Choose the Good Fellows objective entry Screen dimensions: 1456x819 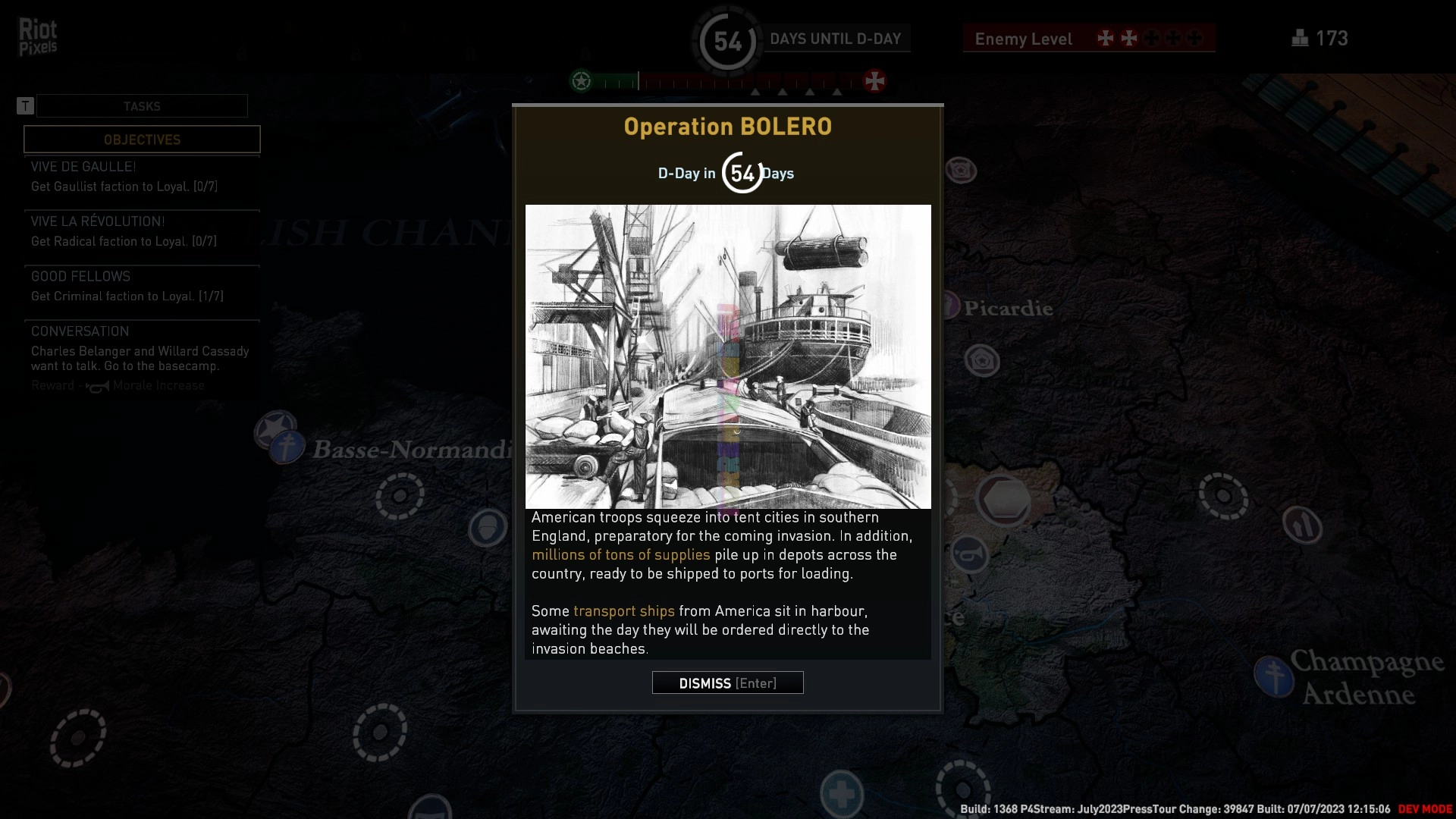tap(142, 287)
